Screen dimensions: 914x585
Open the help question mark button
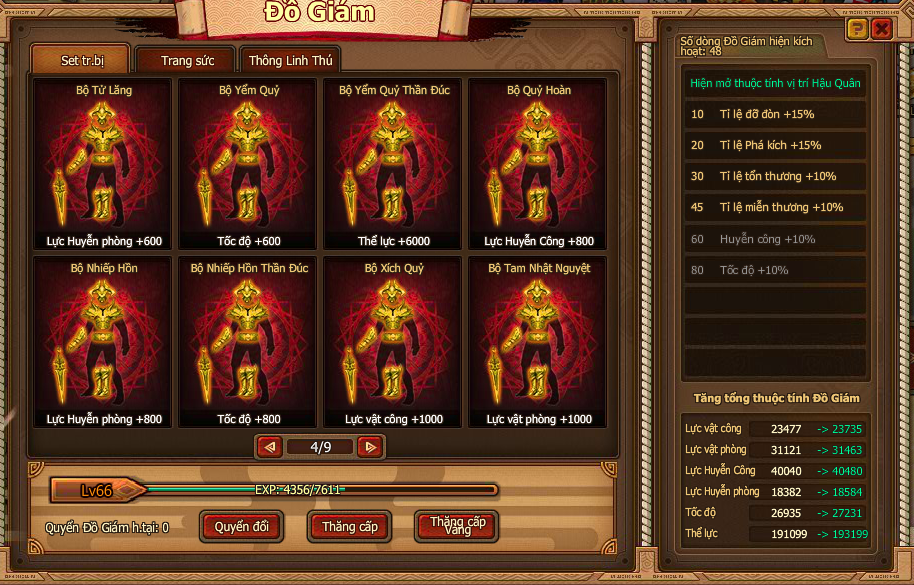[x=857, y=29]
